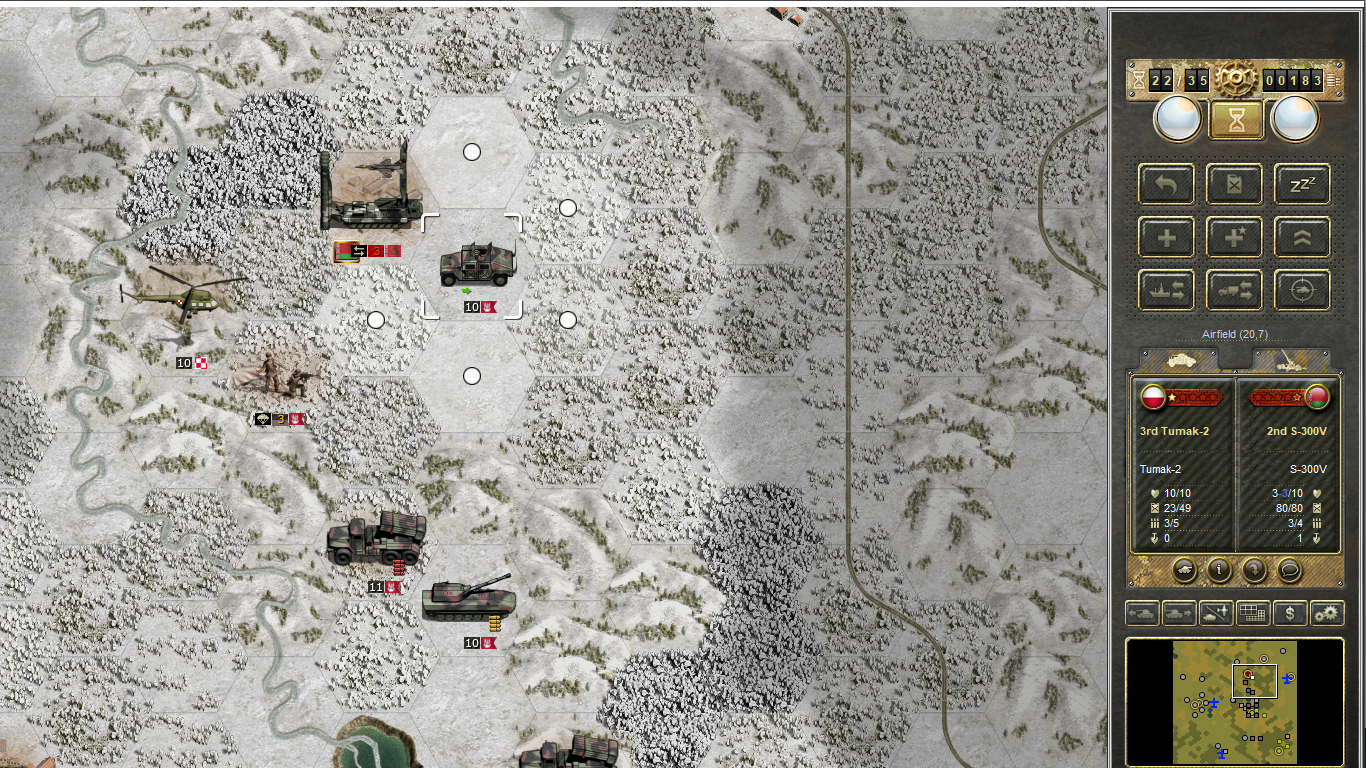
Task: Undo the last move with the arrow button
Action: click(1166, 184)
